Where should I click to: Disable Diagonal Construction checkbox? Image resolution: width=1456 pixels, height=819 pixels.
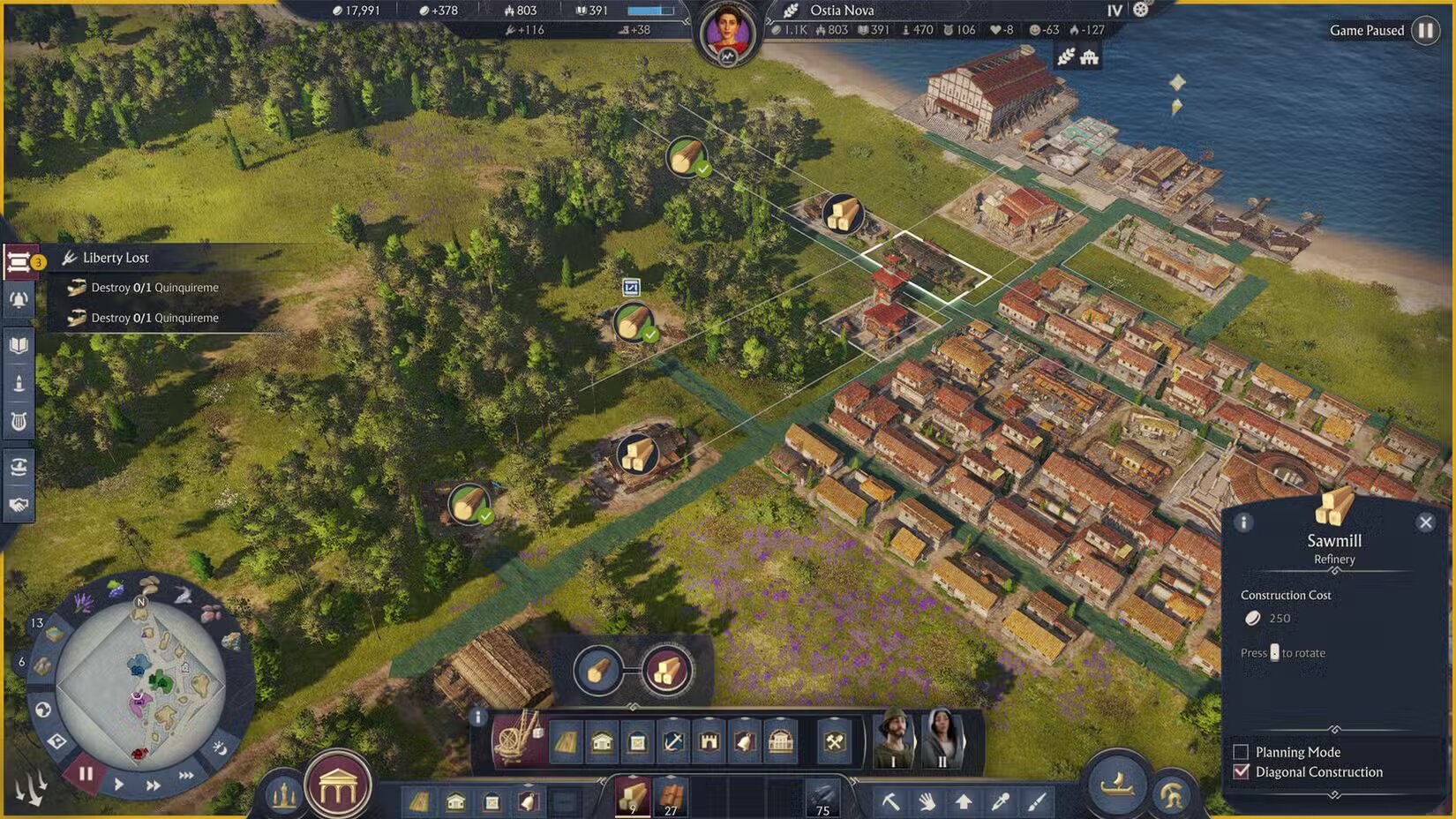[1240, 771]
